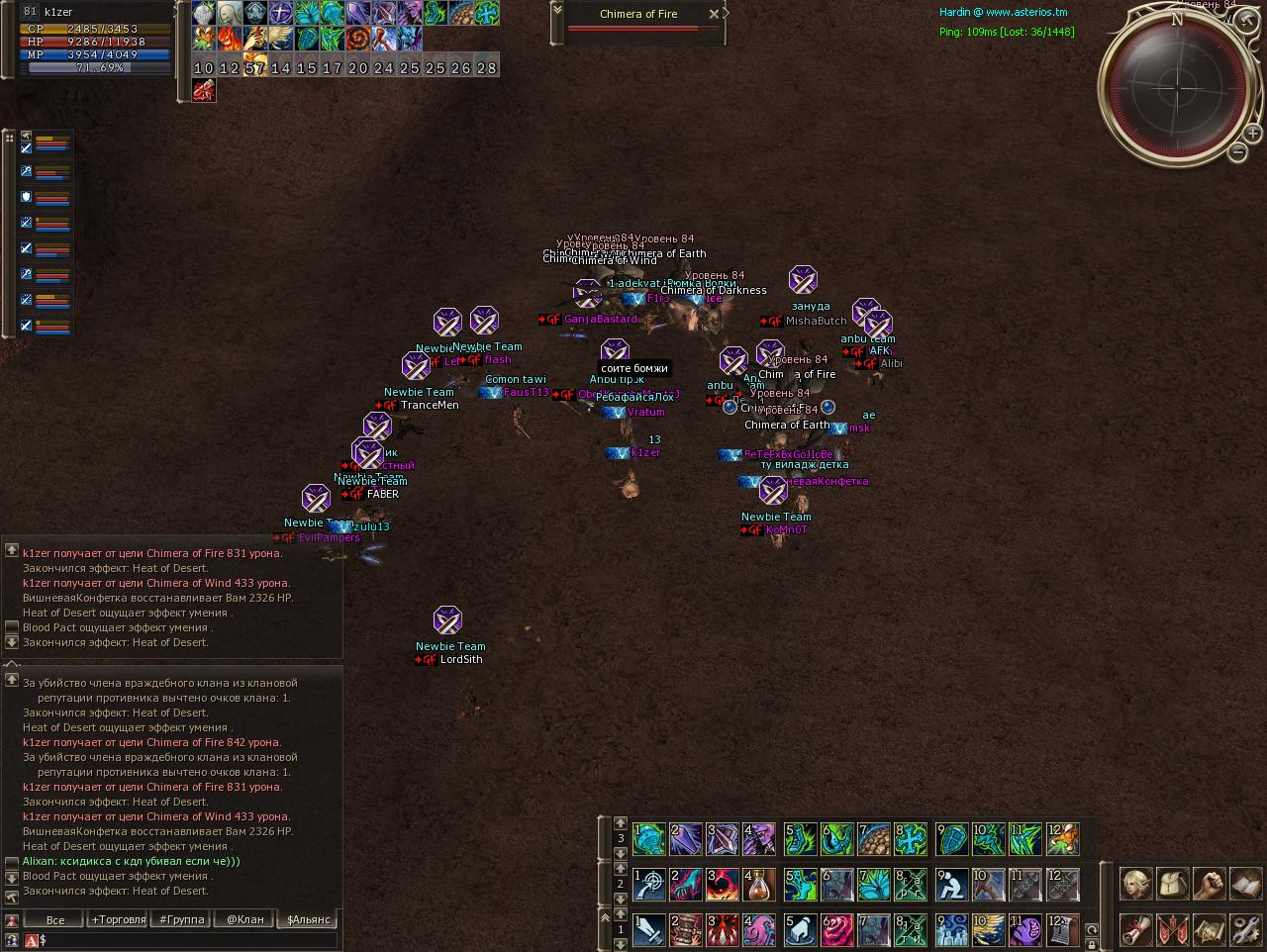Screen dimensions: 1267x952
Task: Open the +Торговля chat tab
Action: [119, 919]
